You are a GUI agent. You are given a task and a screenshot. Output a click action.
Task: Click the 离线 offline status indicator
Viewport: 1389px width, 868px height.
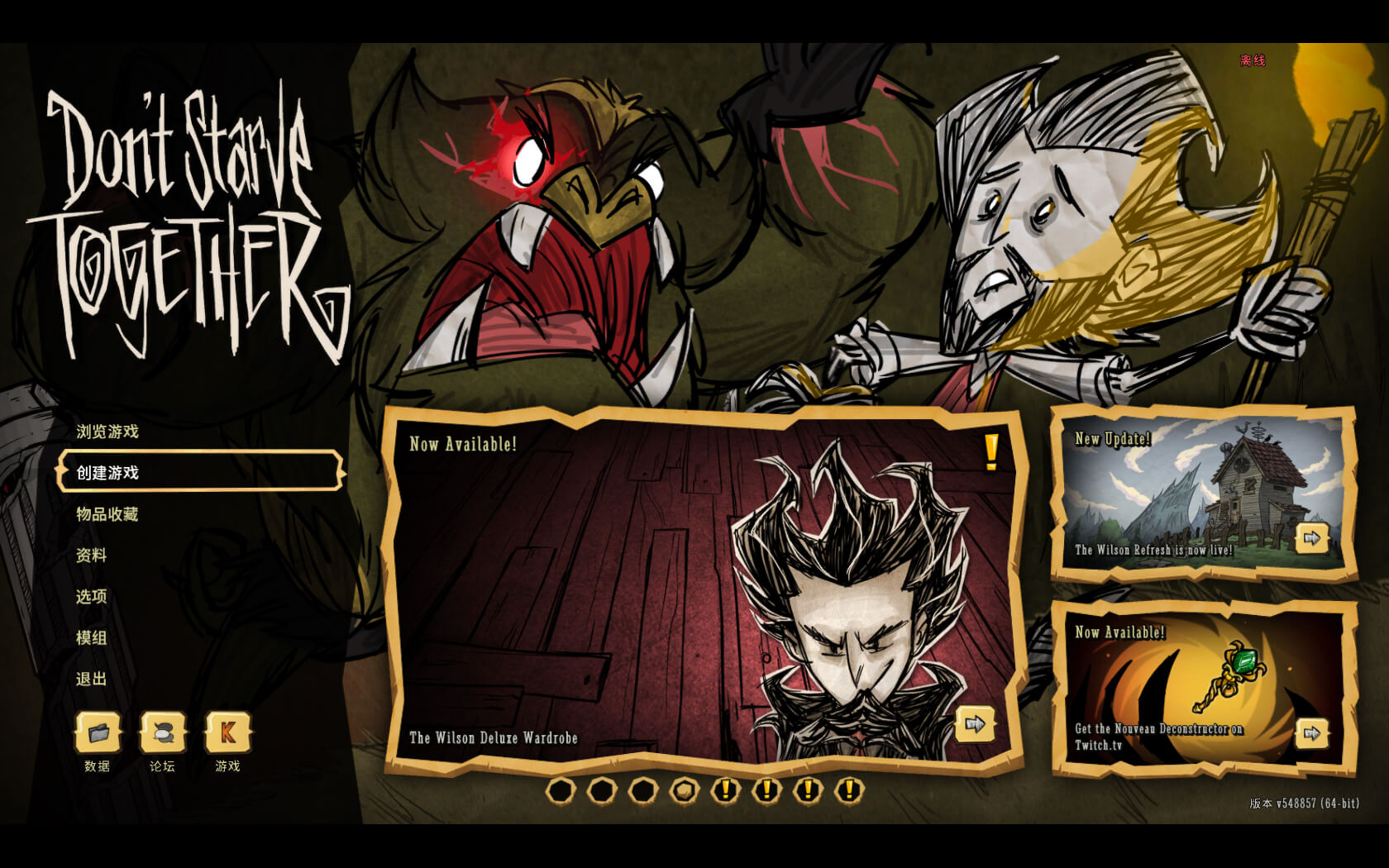click(1251, 59)
